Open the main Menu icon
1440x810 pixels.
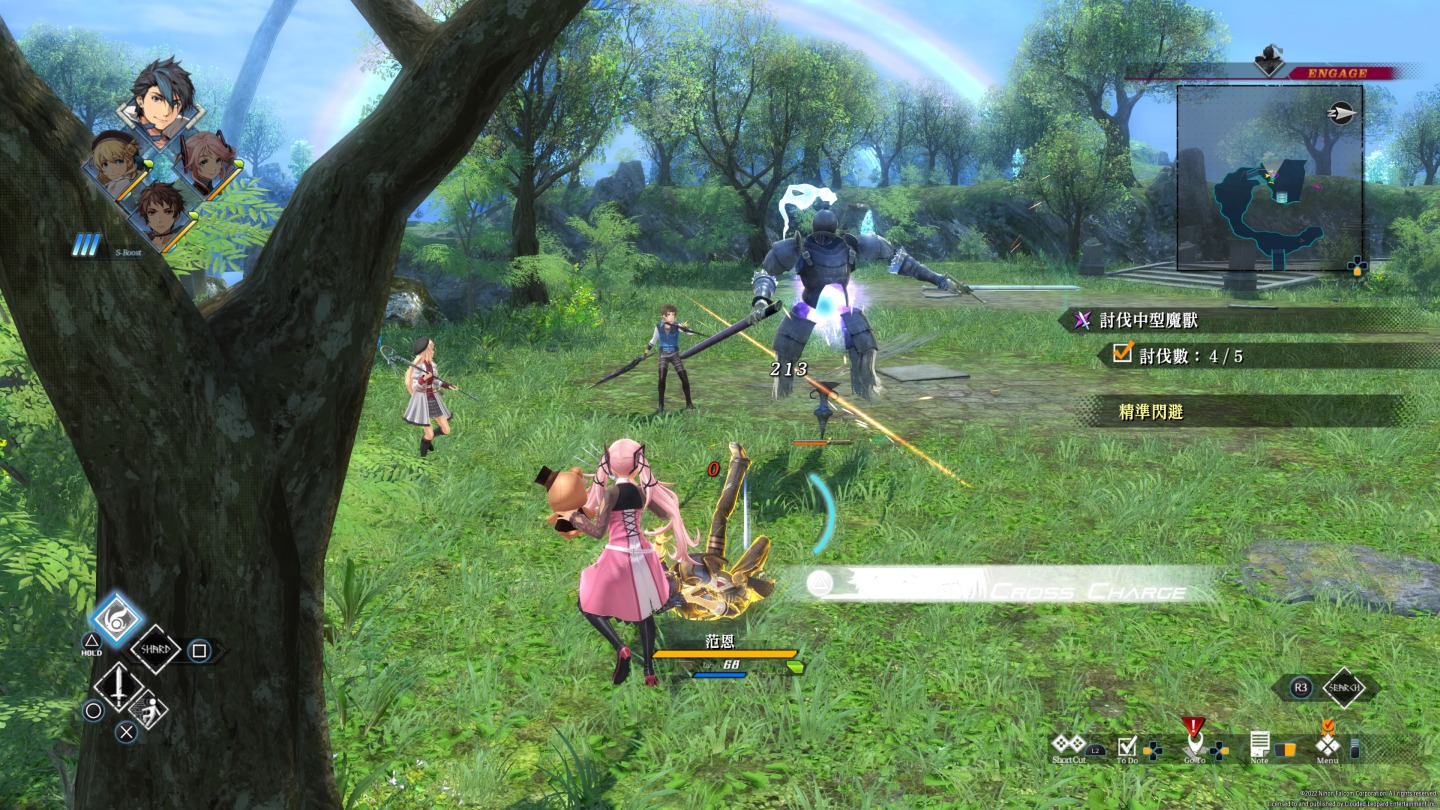[x=1327, y=744]
